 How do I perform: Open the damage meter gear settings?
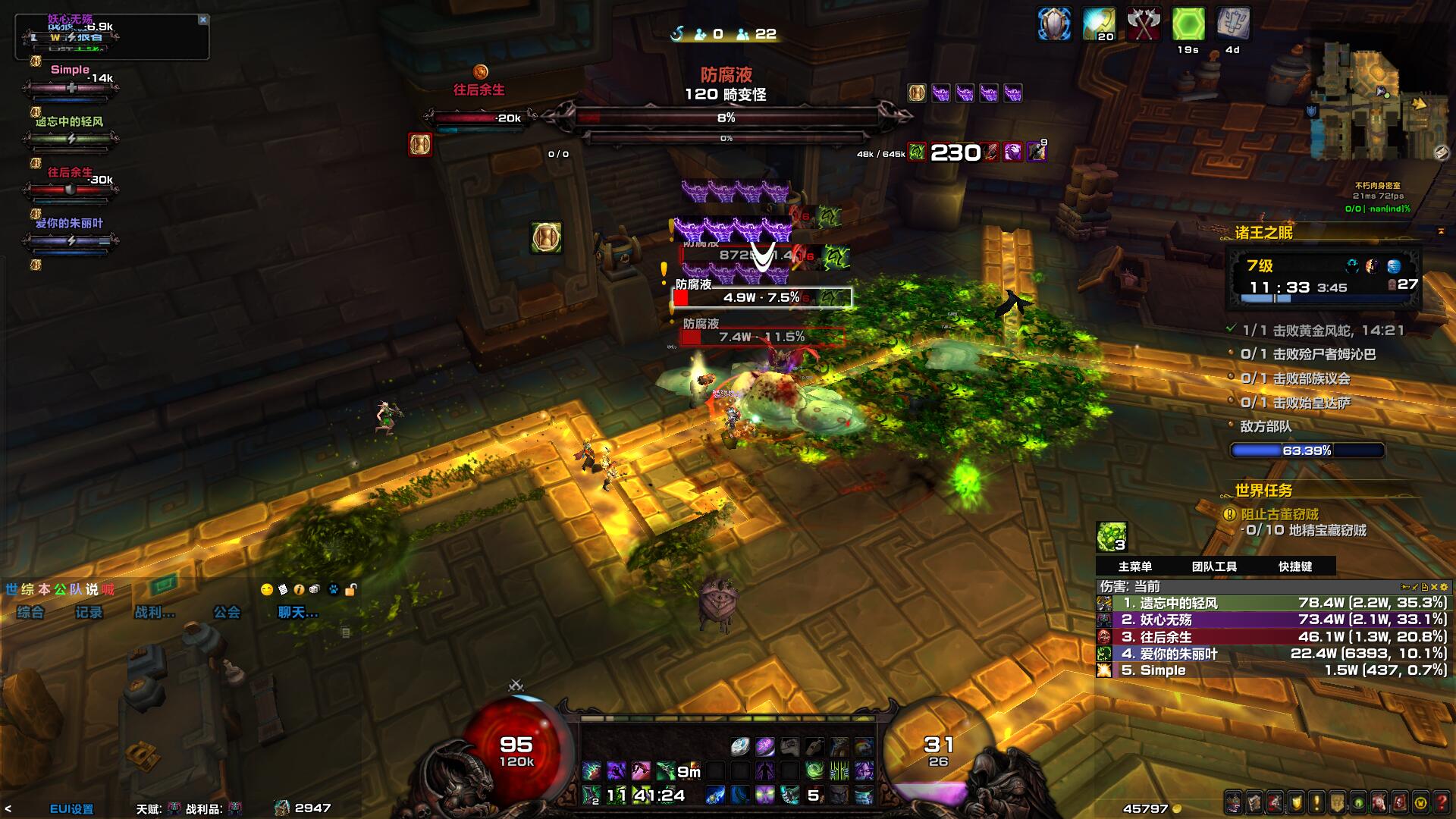coord(1443,587)
